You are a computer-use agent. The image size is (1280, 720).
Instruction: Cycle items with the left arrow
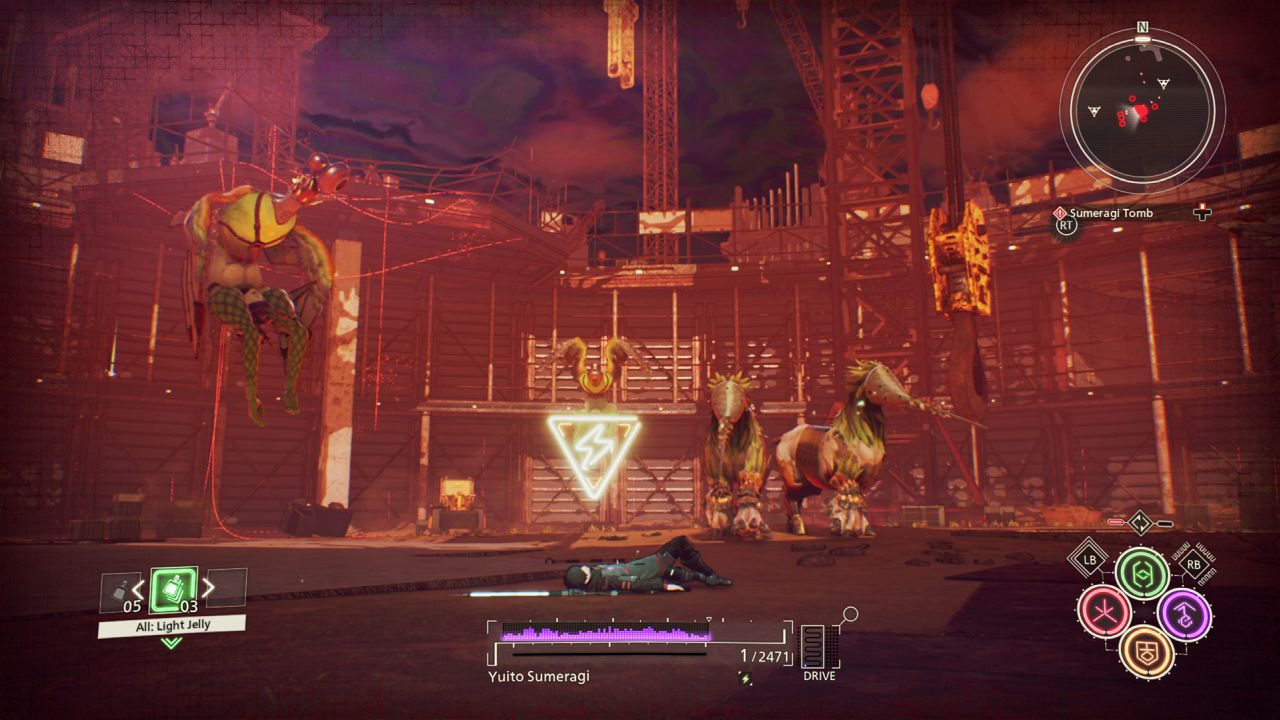[139, 588]
